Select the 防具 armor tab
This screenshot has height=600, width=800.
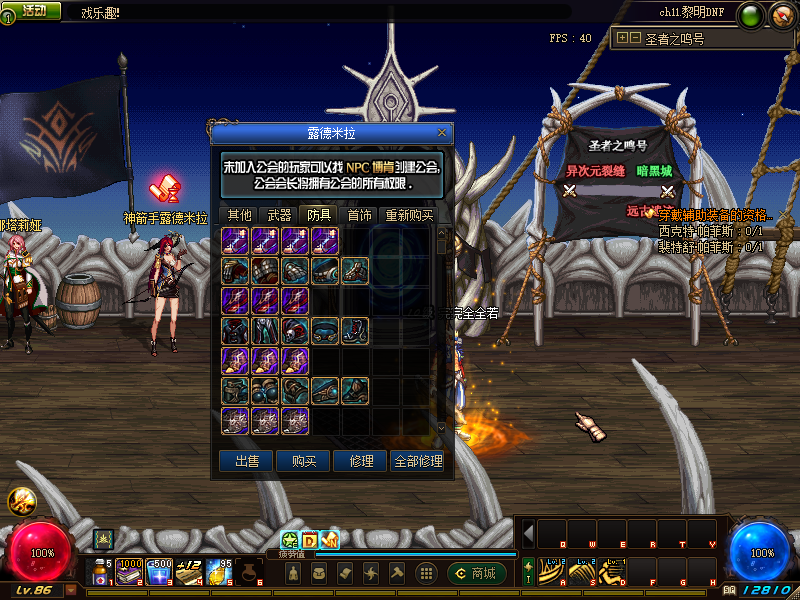click(319, 215)
